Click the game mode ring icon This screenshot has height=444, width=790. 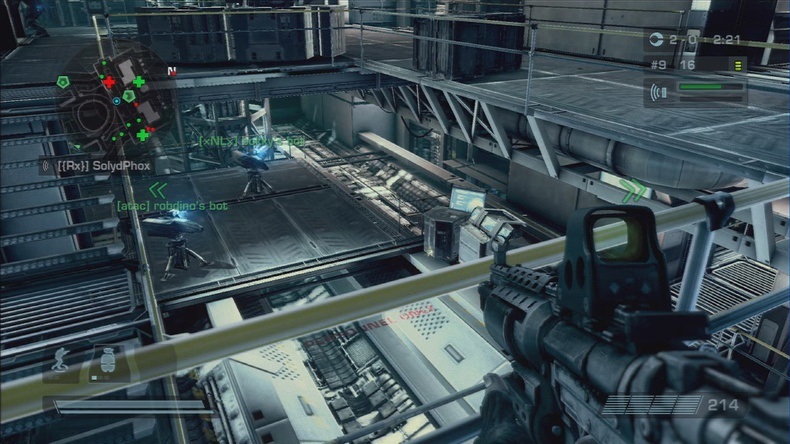[x=655, y=41]
